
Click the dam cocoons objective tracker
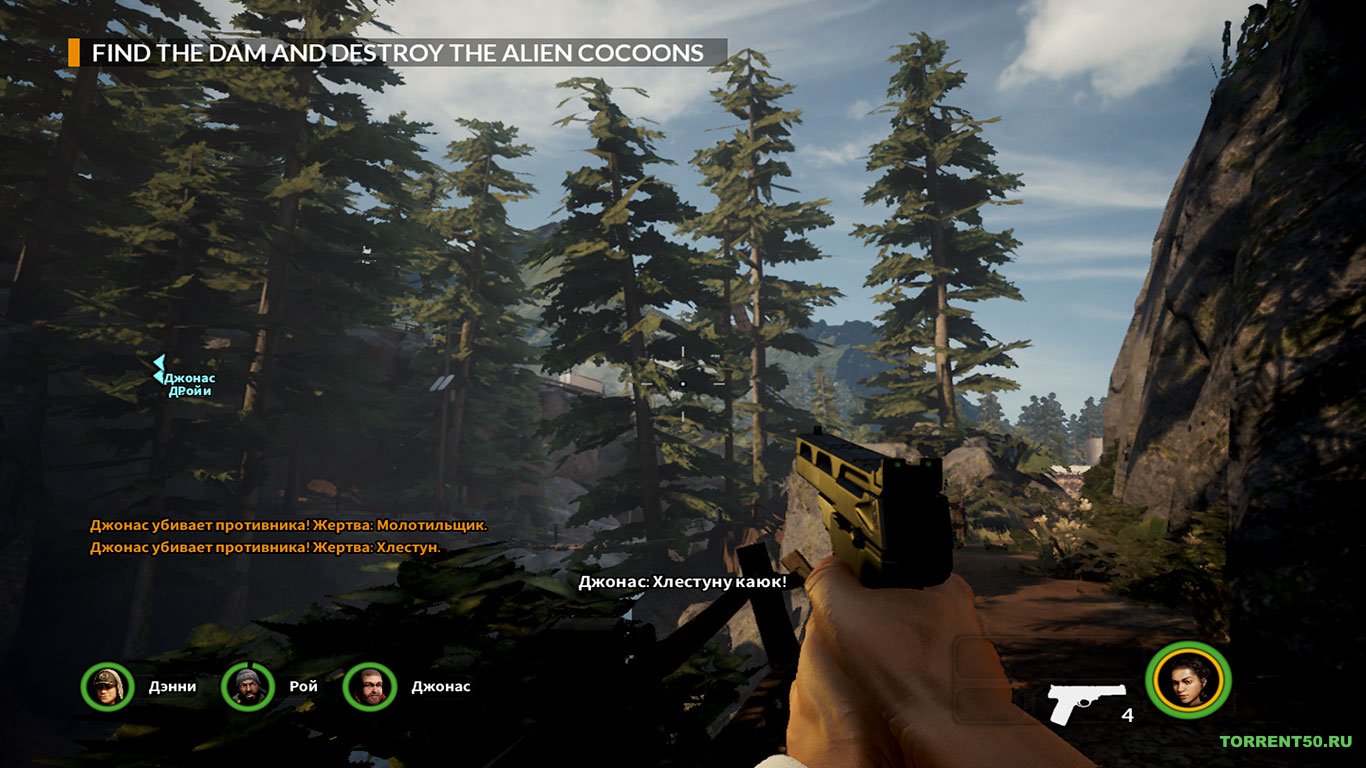[x=397, y=53]
